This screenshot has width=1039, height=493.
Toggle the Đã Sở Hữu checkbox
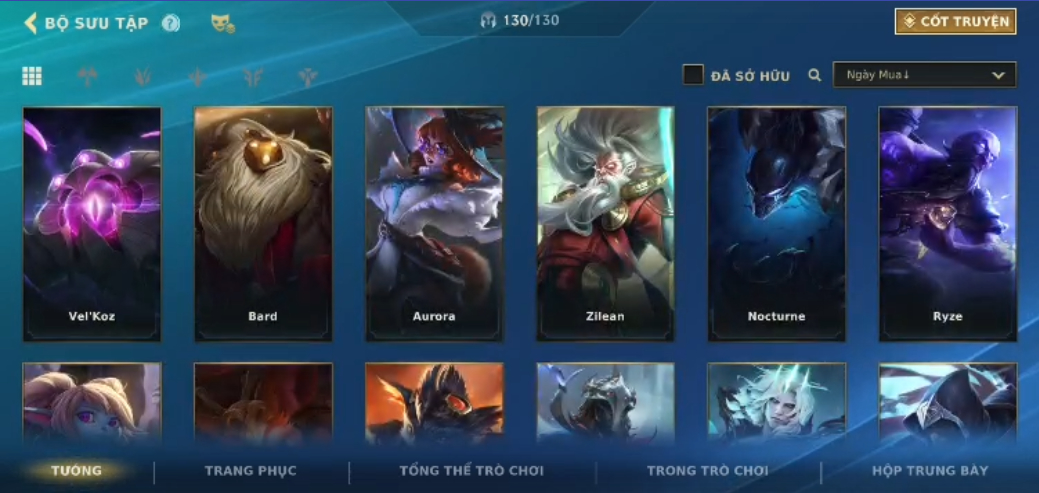[x=693, y=75]
